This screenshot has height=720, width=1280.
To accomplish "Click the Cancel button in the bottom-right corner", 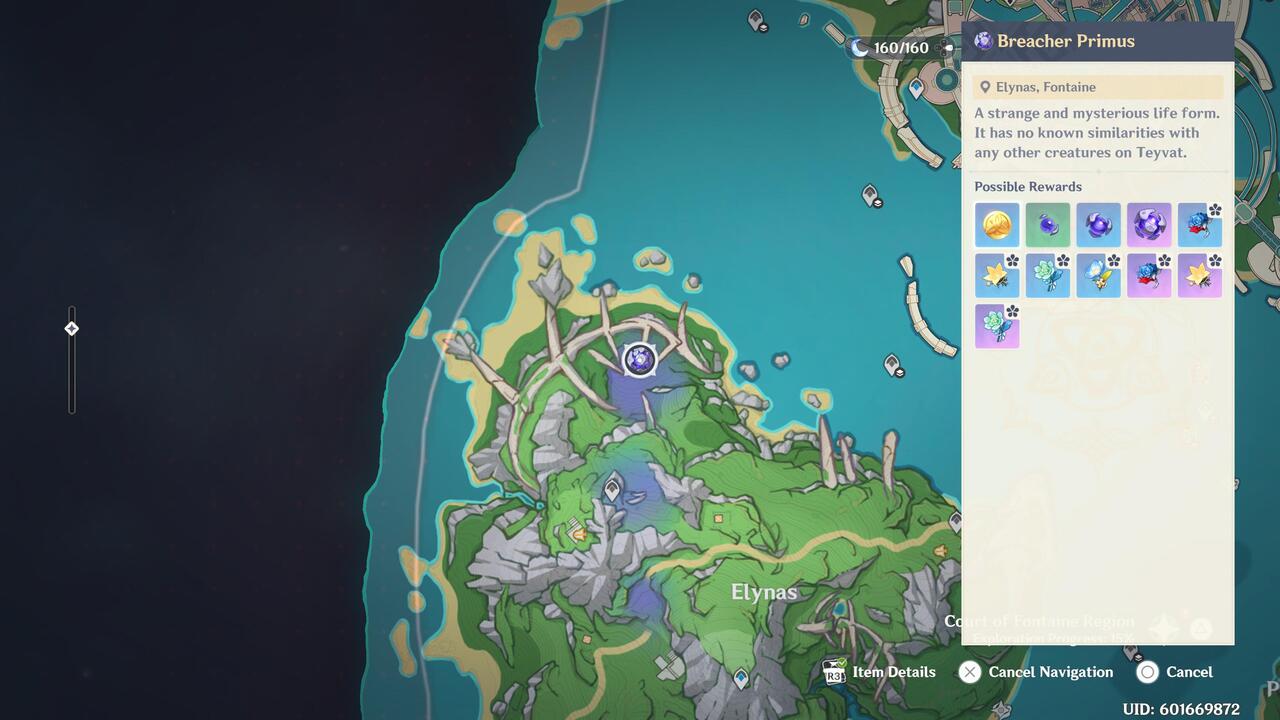I will [x=1190, y=672].
